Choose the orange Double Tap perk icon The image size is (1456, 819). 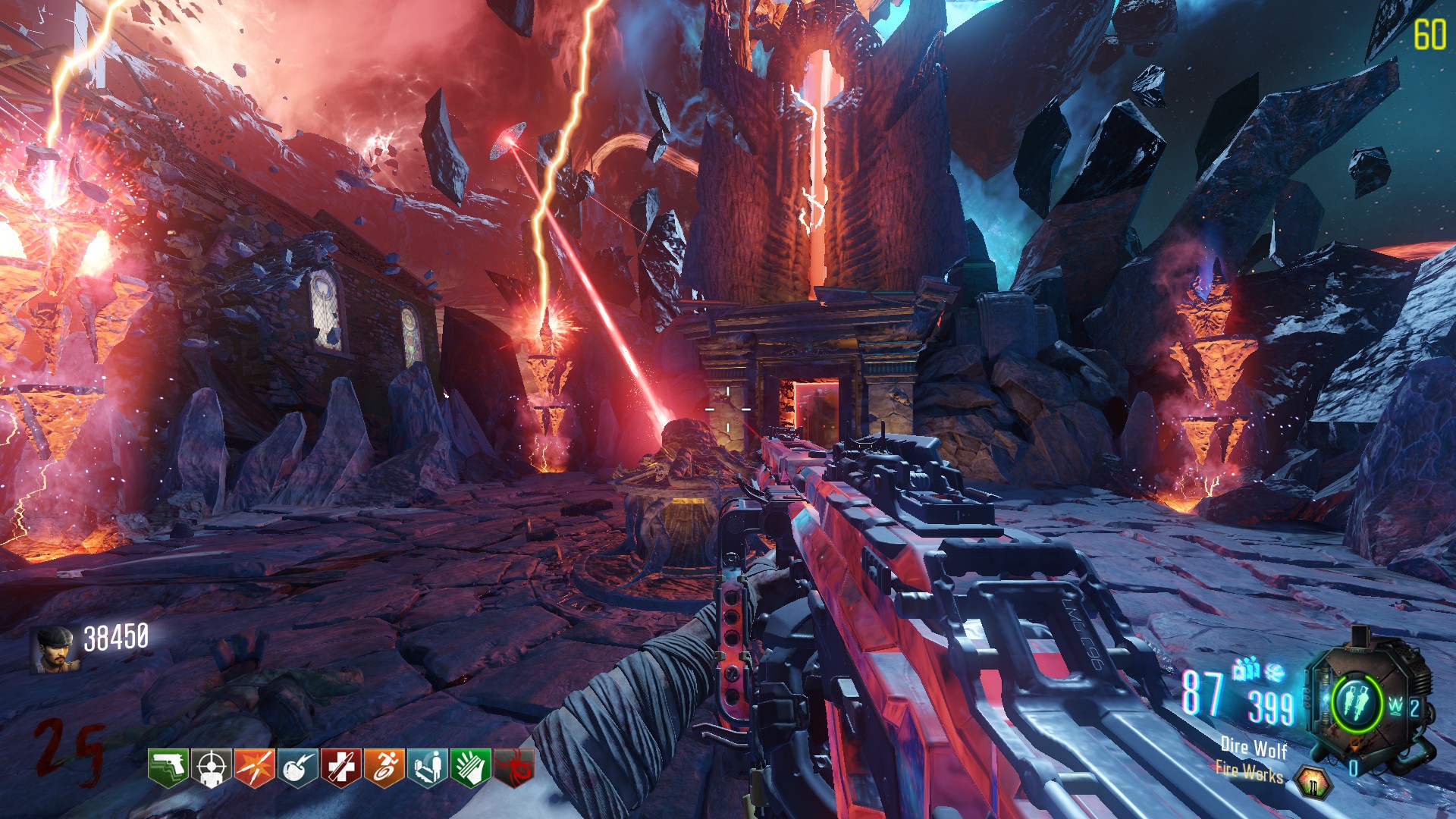pyautogui.click(x=255, y=767)
